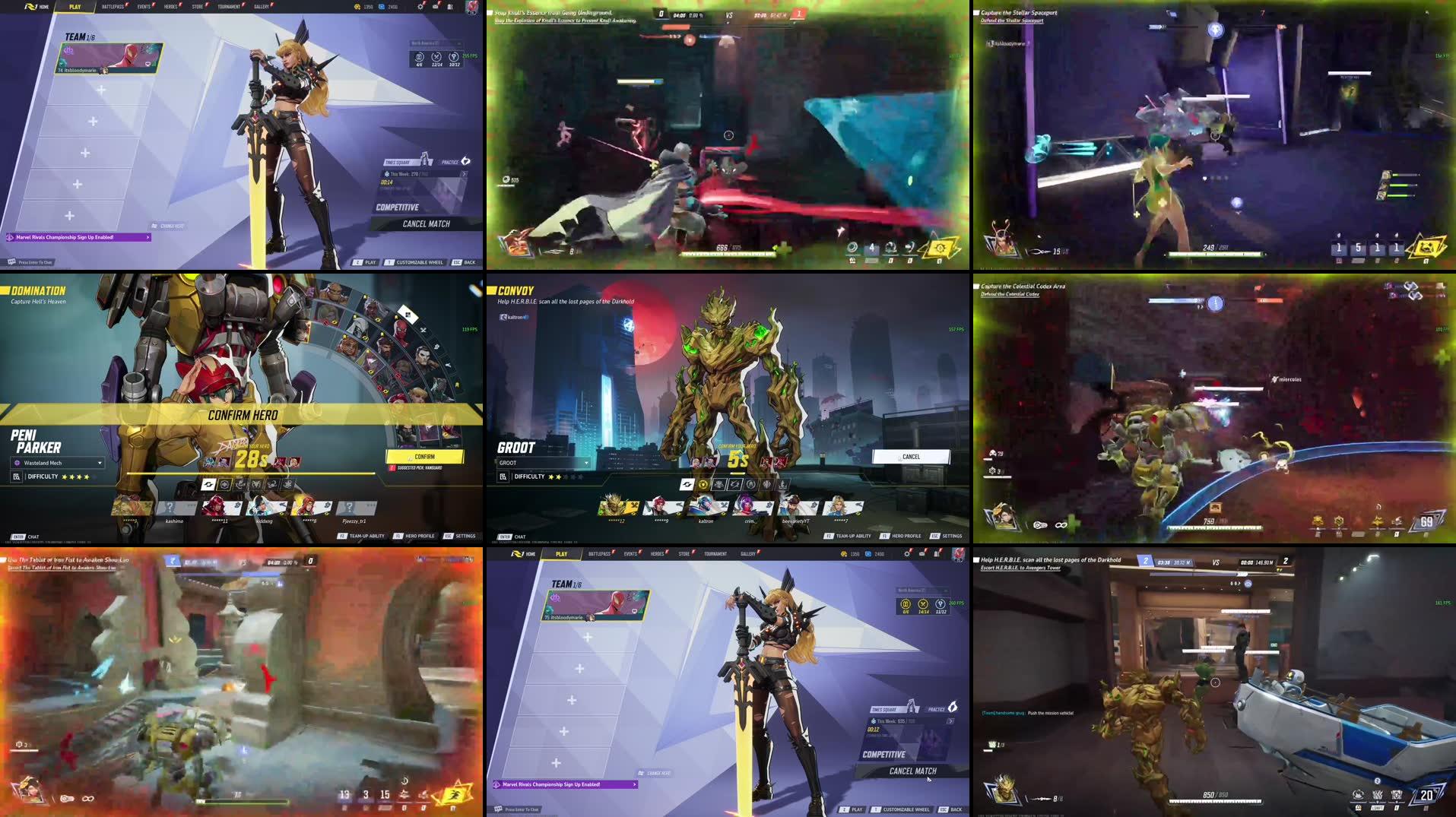The image size is (1456, 817).
Task: Select the gold currency icon in the top bar
Action: 355,7
